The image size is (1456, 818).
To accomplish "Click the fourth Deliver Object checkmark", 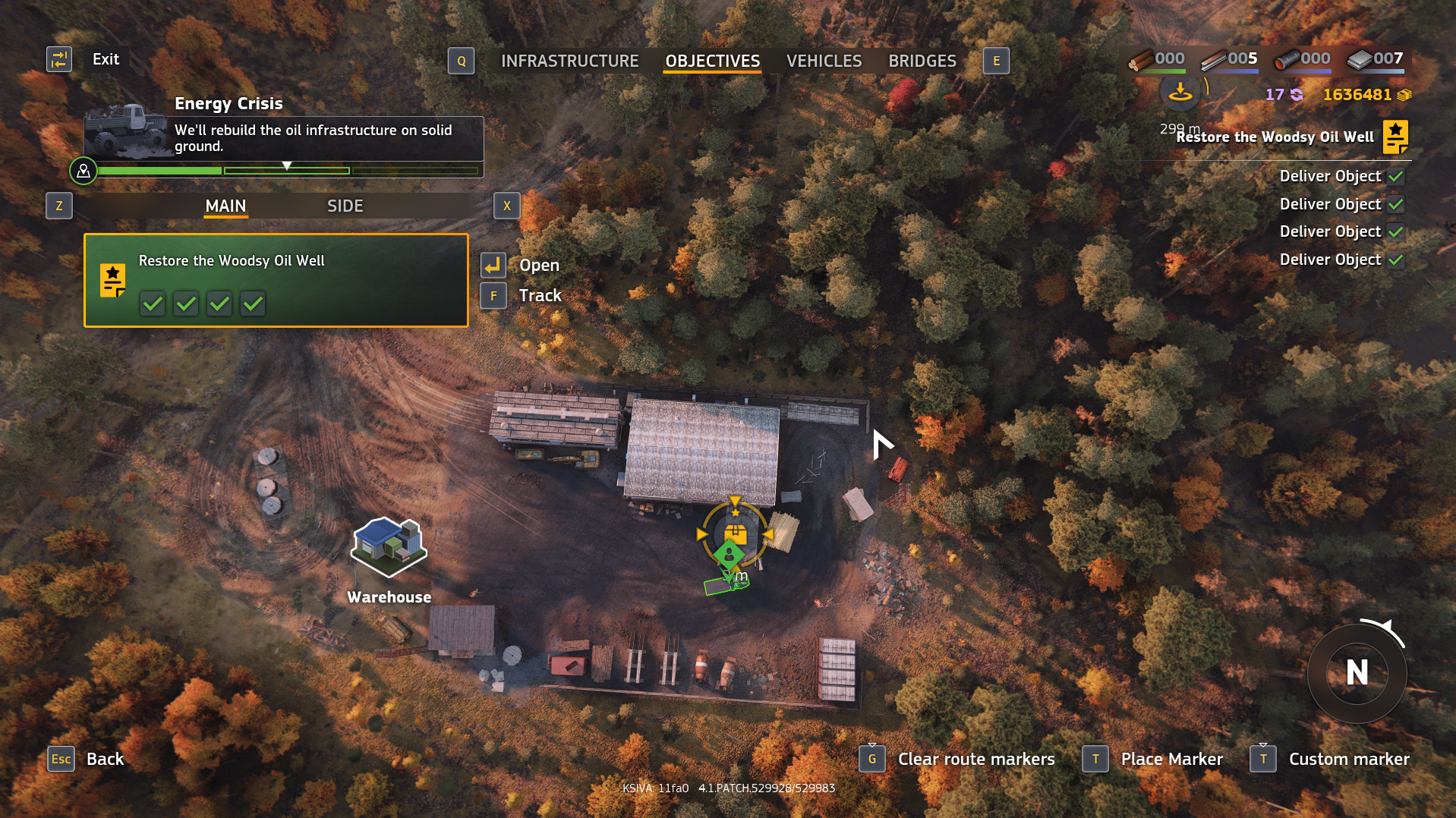I will tap(1397, 259).
